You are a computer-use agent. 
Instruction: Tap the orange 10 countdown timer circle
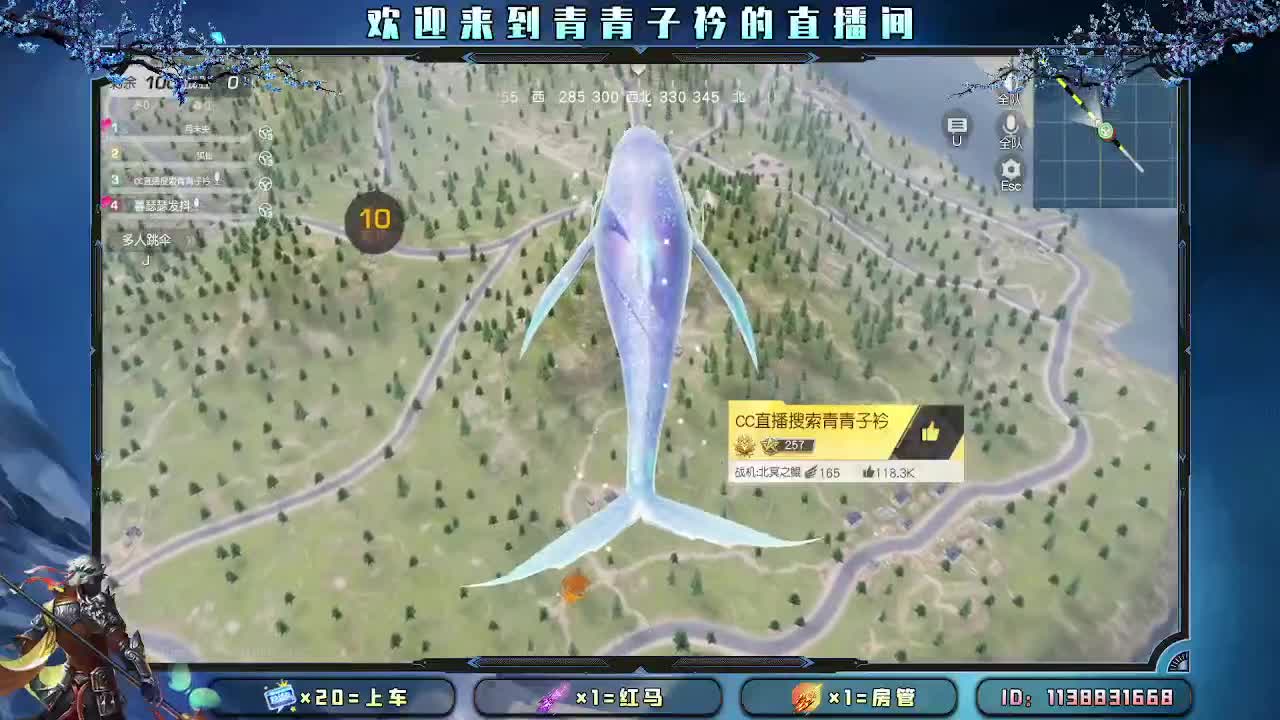click(375, 222)
